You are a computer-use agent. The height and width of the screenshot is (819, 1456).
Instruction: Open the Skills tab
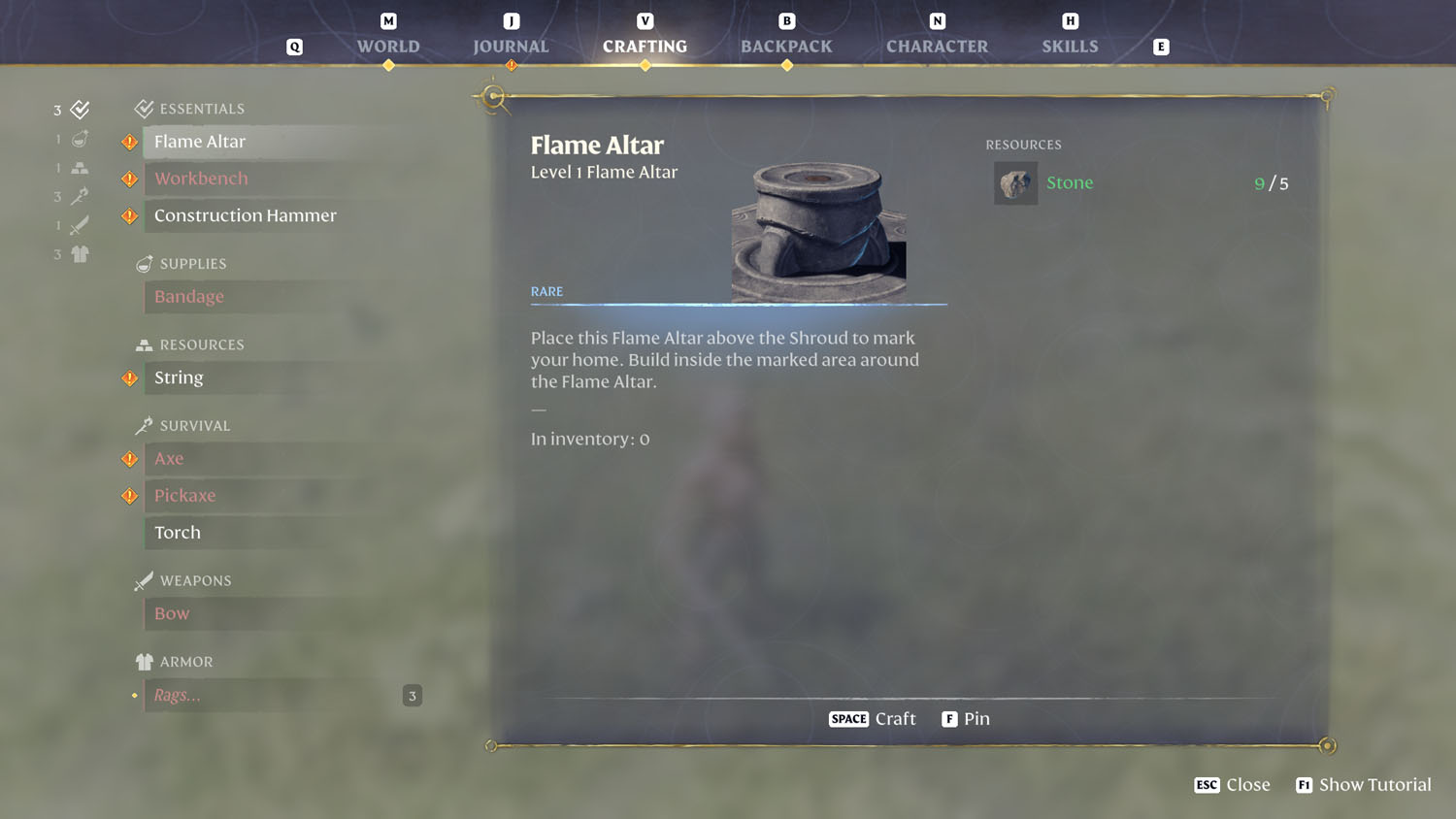click(x=1071, y=46)
